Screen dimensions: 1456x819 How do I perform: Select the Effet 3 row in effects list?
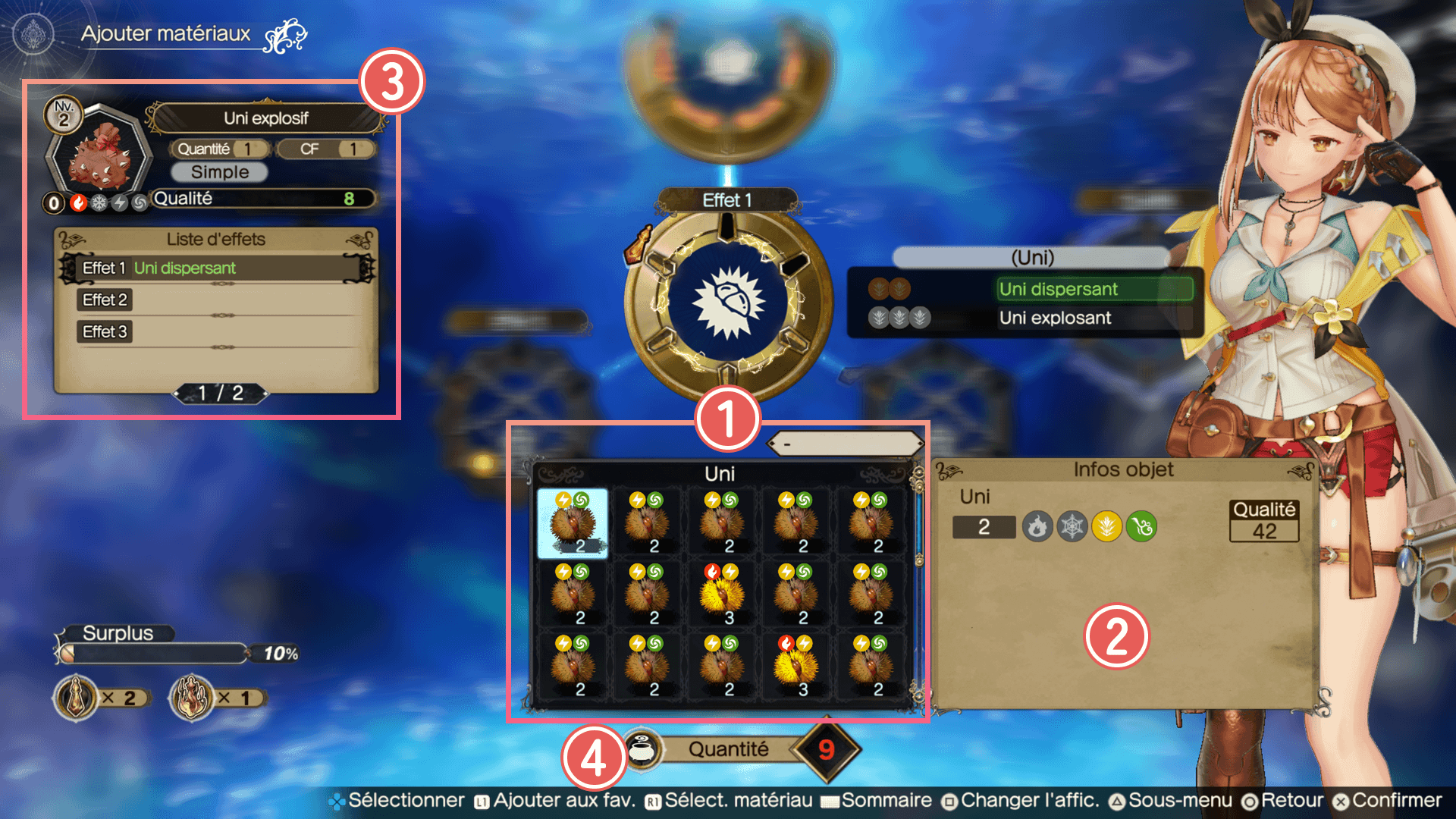point(217,332)
